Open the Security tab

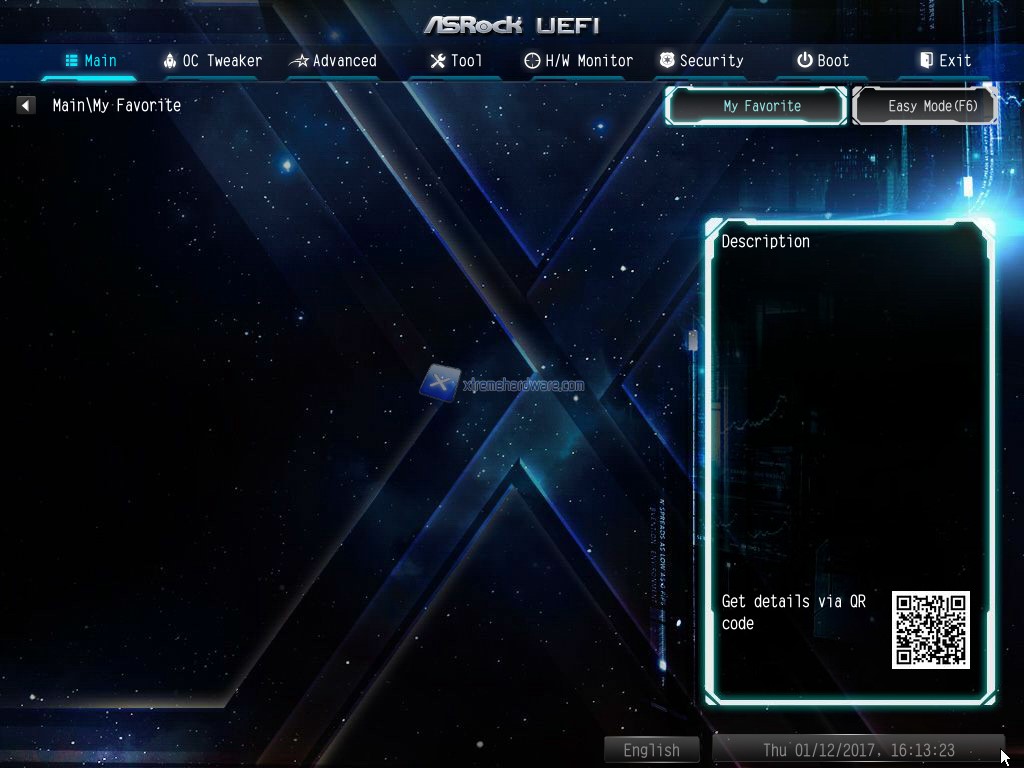[x=700, y=61]
